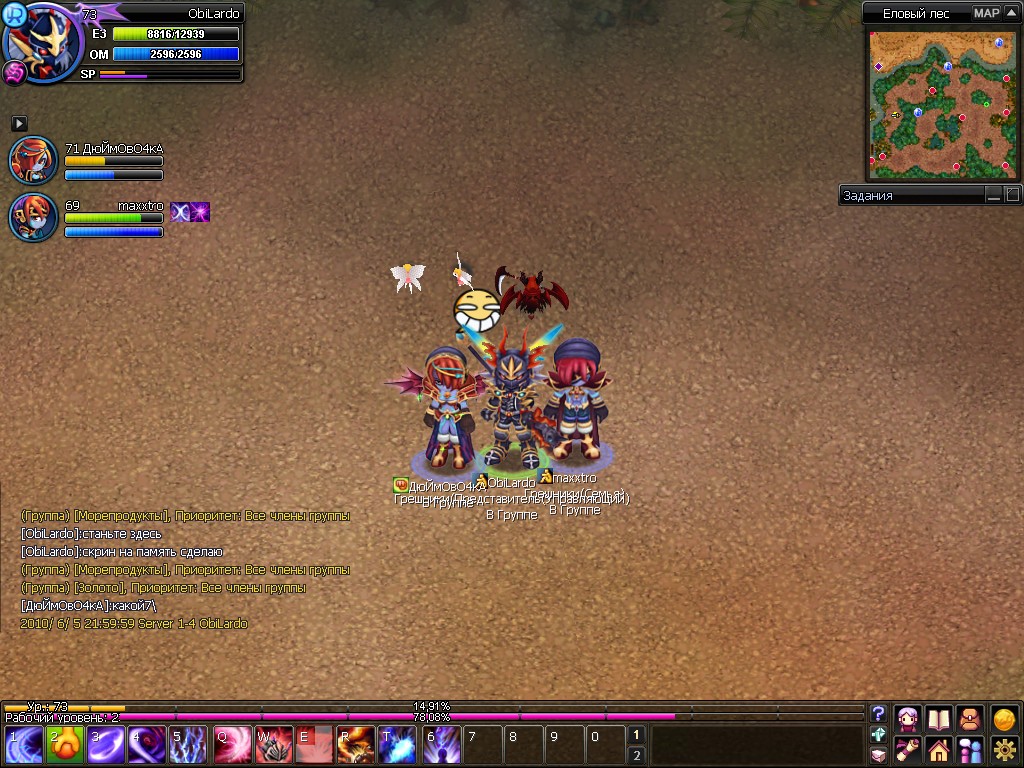The width and height of the screenshot is (1024, 768).
Task: Click the Еловый лес minimap
Action: [940, 104]
